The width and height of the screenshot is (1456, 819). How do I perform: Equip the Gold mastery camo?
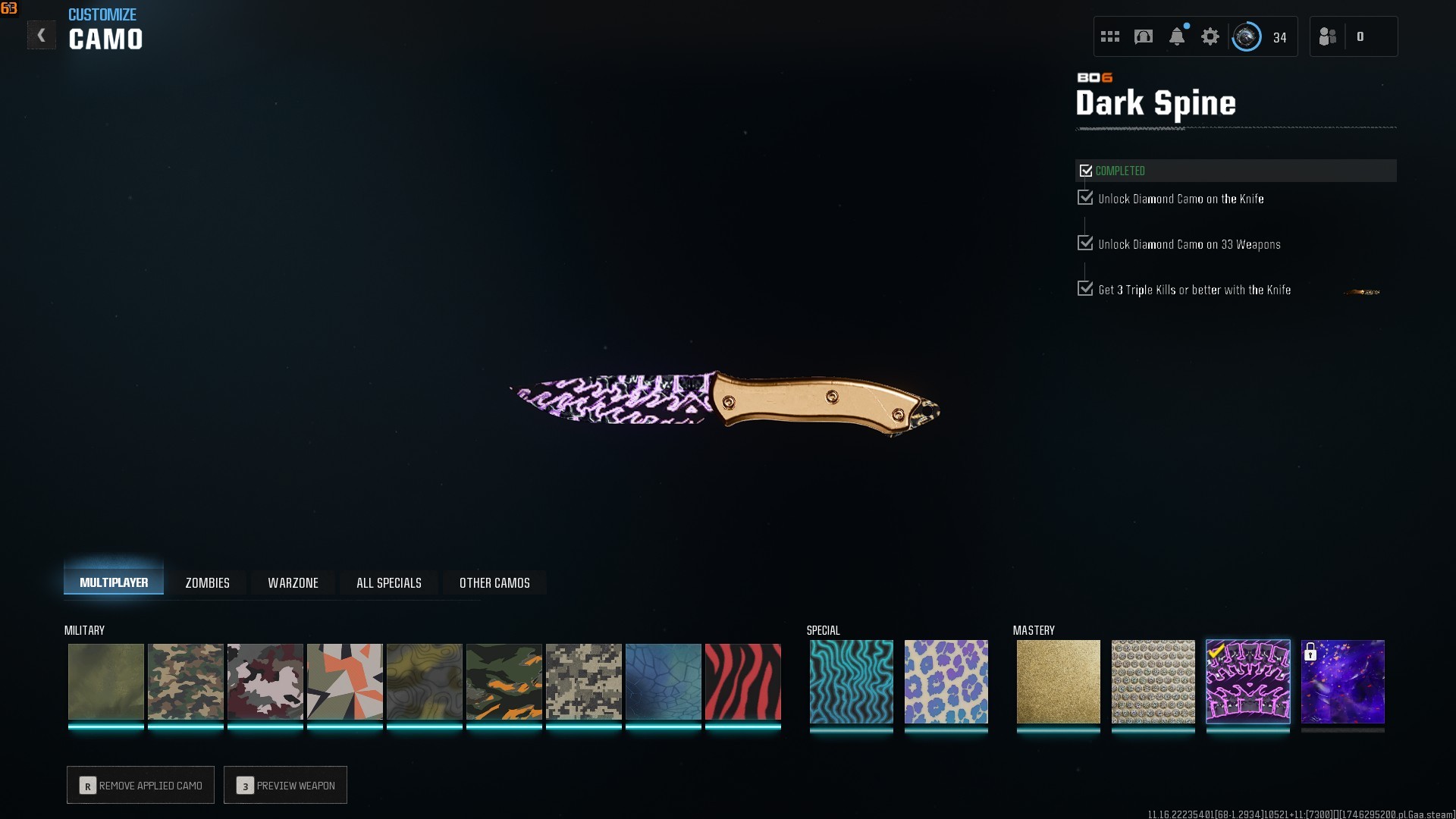(x=1058, y=681)
